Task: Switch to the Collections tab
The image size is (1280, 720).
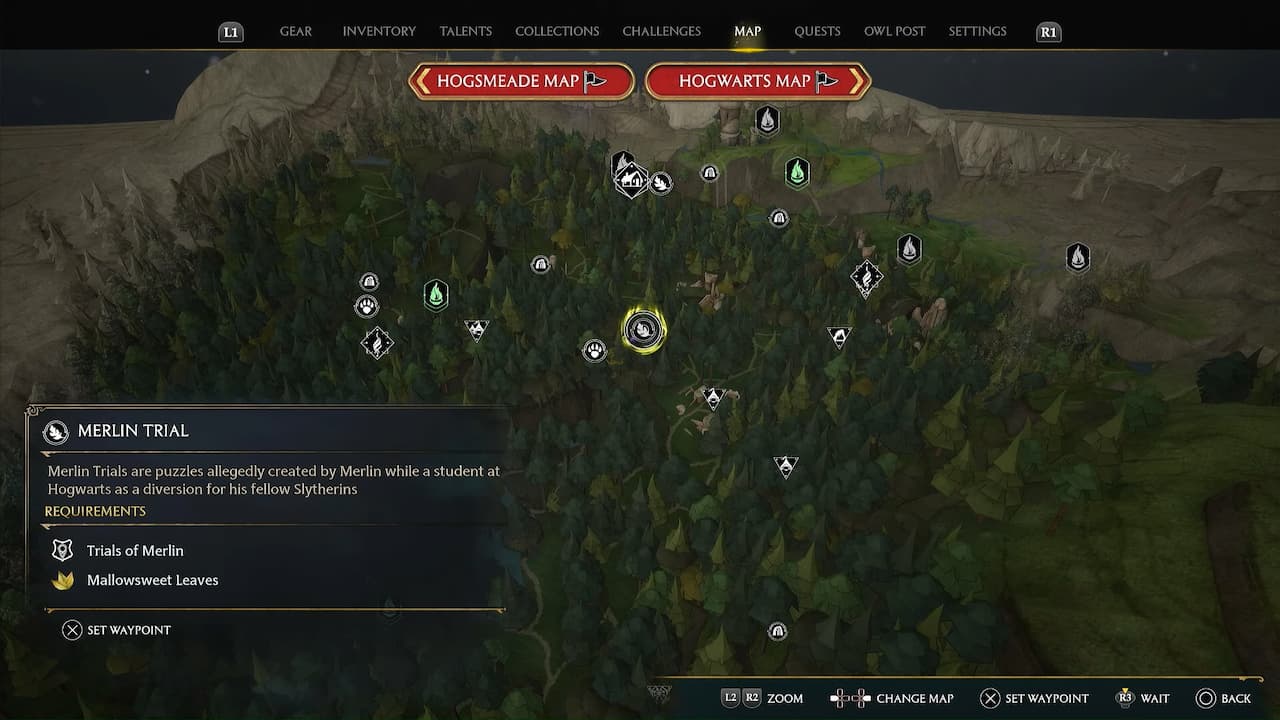Action: (556, 31)
